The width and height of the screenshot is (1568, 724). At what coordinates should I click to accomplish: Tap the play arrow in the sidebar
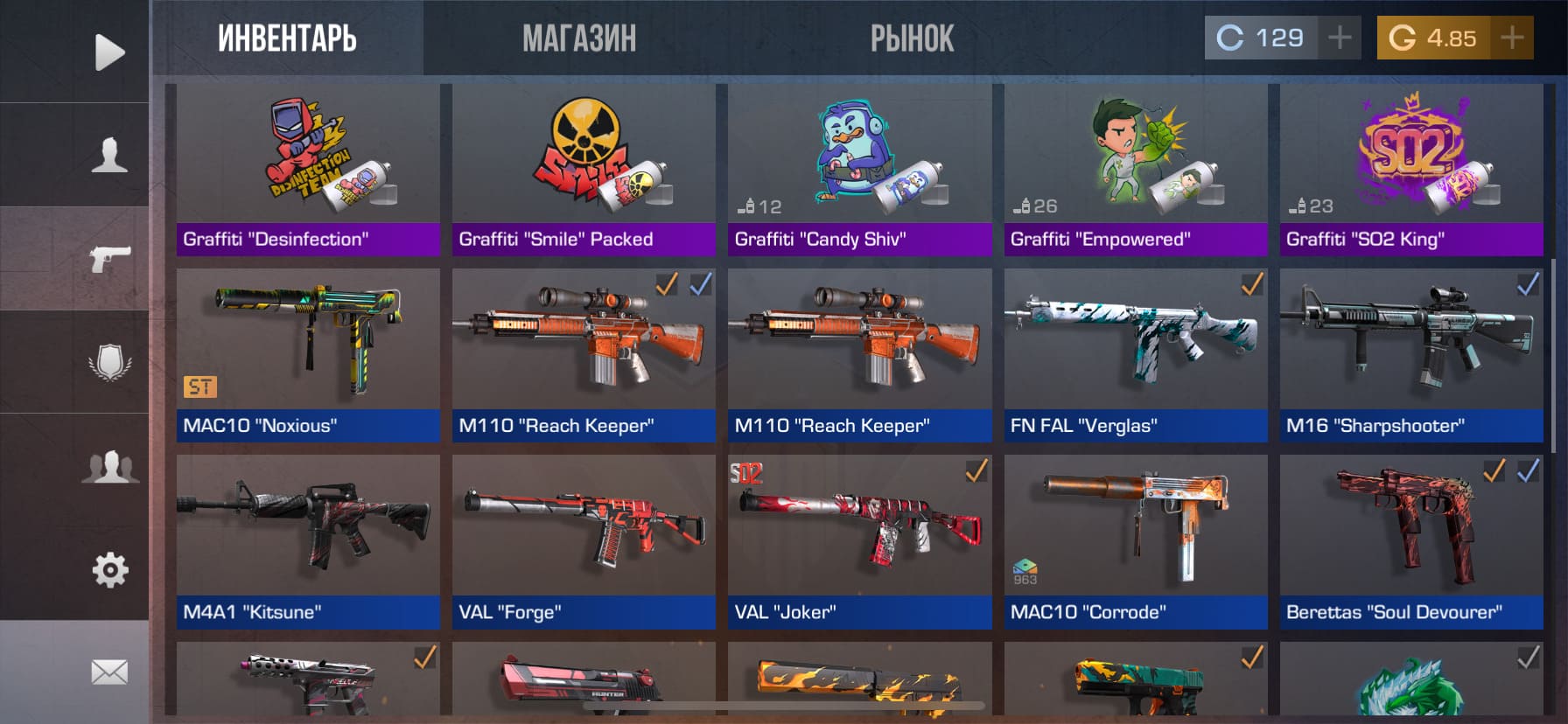pos(109,52)
